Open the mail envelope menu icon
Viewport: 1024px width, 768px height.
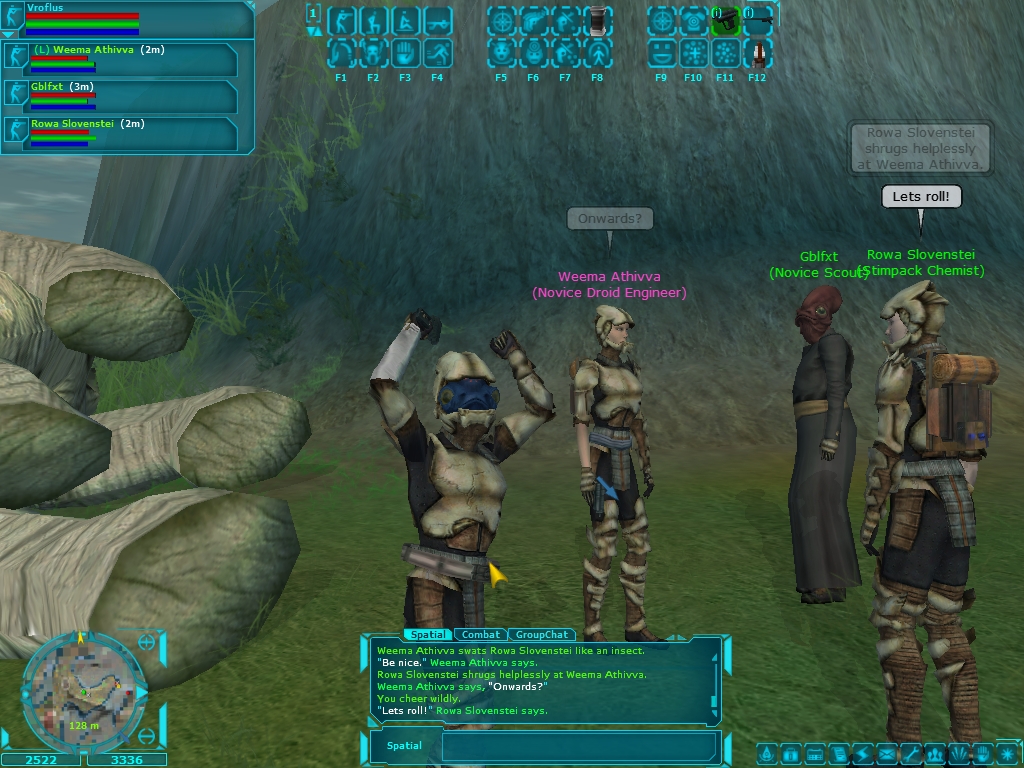886,753
